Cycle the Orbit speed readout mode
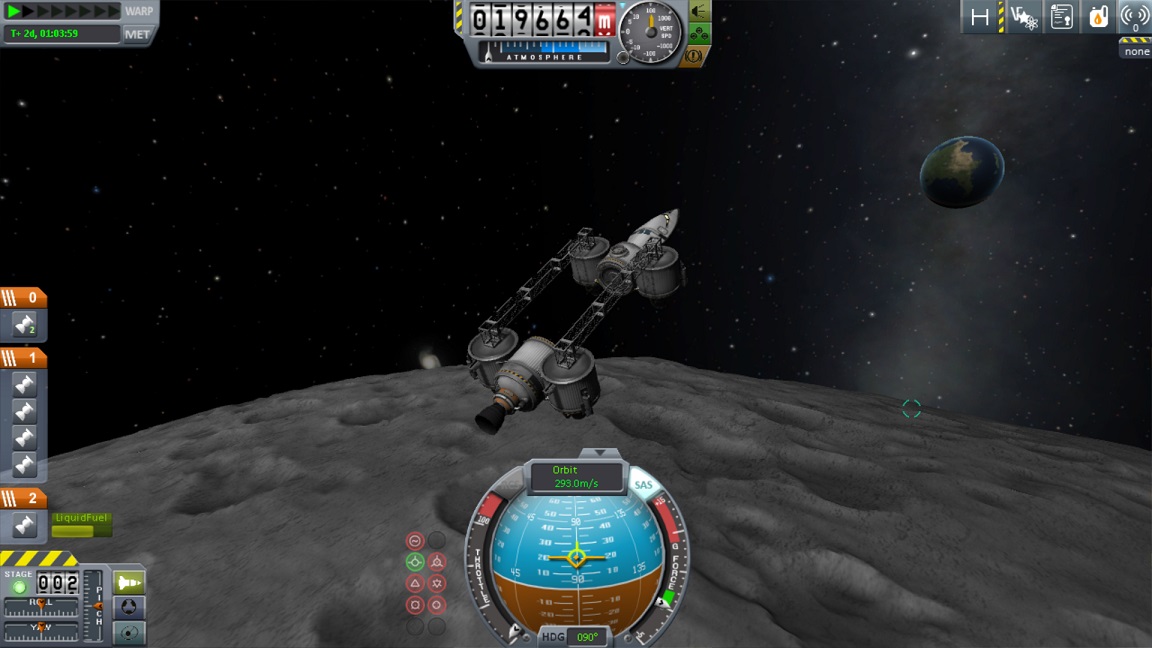Viewport: 1152px width, 648px height. point(576,476)
